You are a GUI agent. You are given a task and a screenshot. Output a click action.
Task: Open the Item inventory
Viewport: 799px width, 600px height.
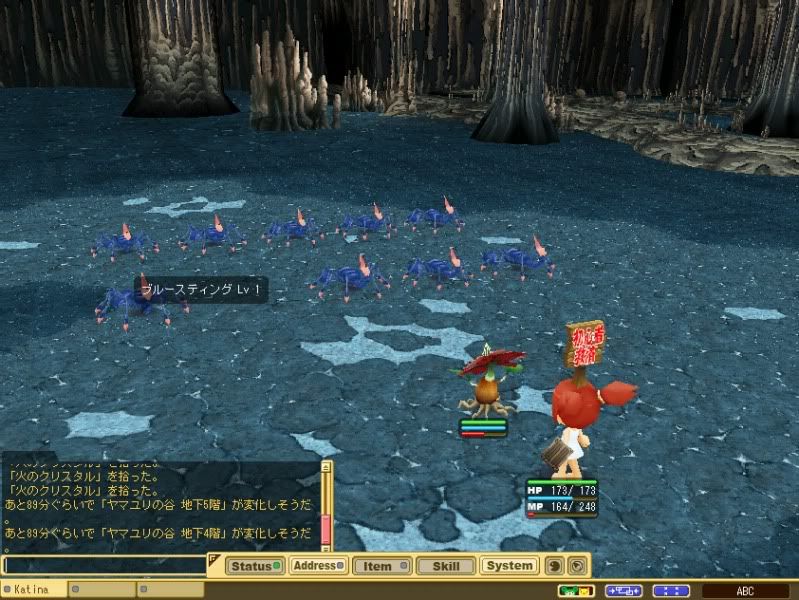pyautogui.click(x=381, y=566)
